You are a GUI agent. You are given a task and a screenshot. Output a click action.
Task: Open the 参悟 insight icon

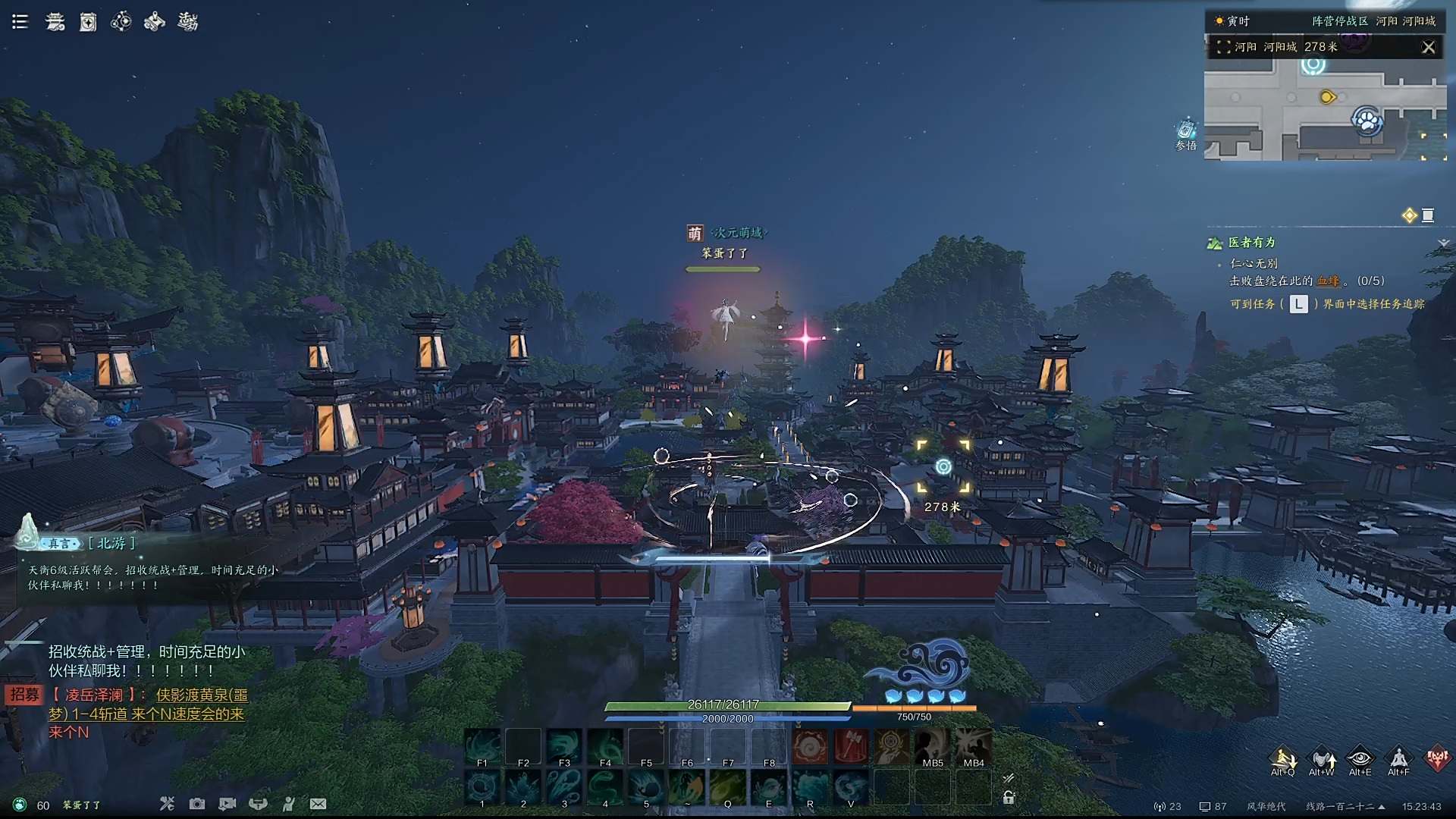click(x=1186, y=132)
